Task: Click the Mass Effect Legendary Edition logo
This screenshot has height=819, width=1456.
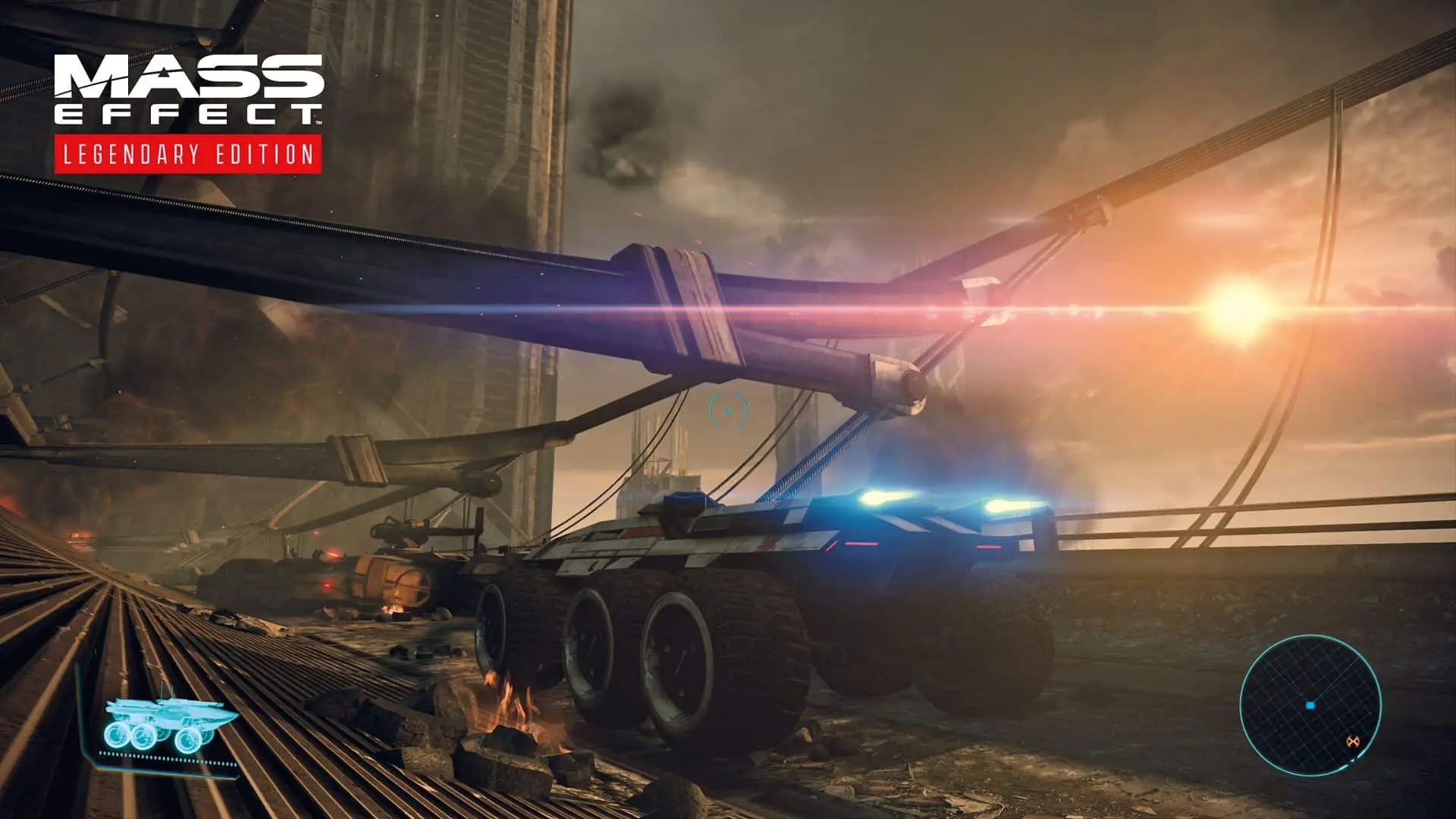Action: (188, 114)
